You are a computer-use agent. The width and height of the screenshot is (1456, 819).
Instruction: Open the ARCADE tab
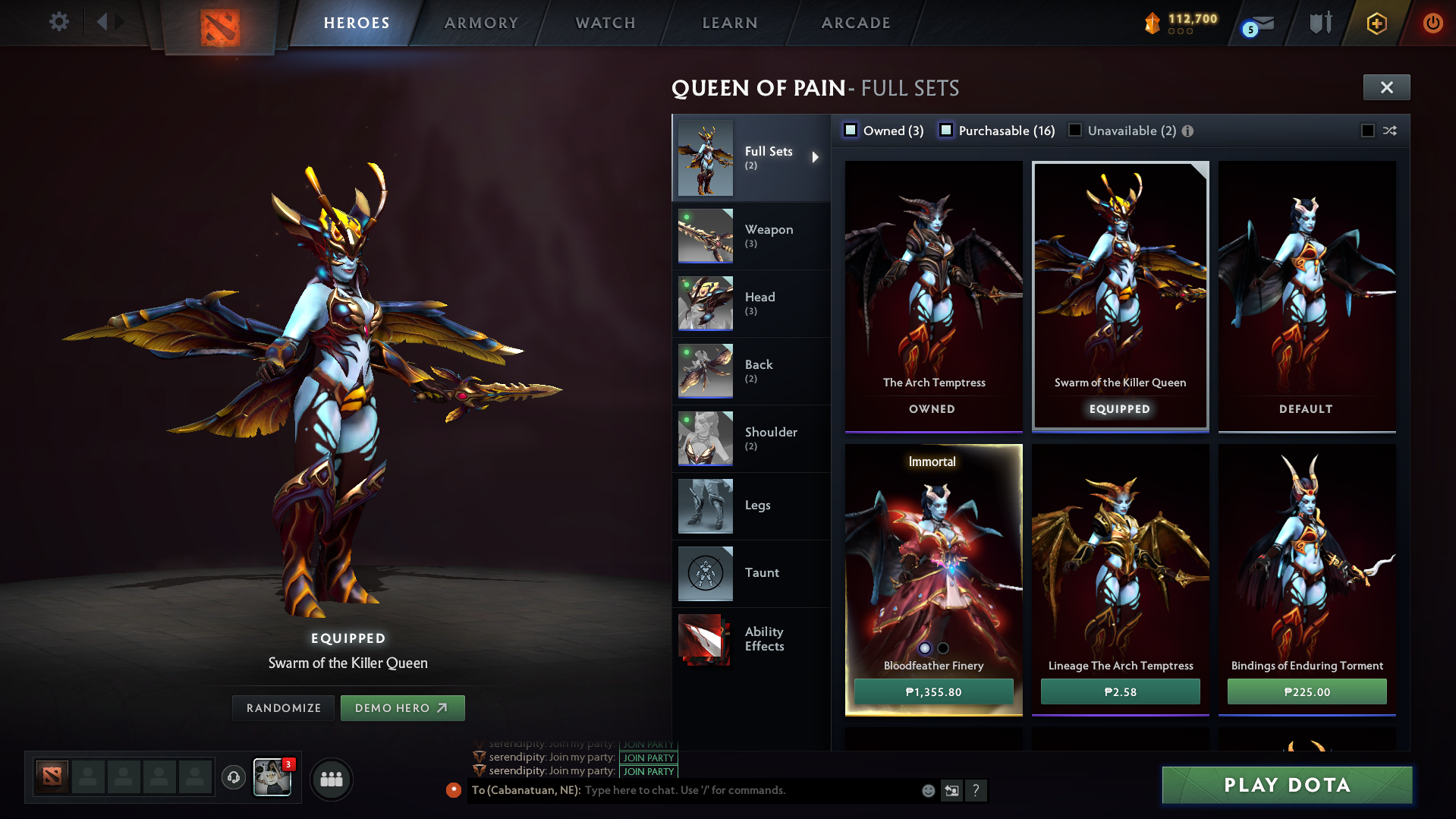[856, 23]
